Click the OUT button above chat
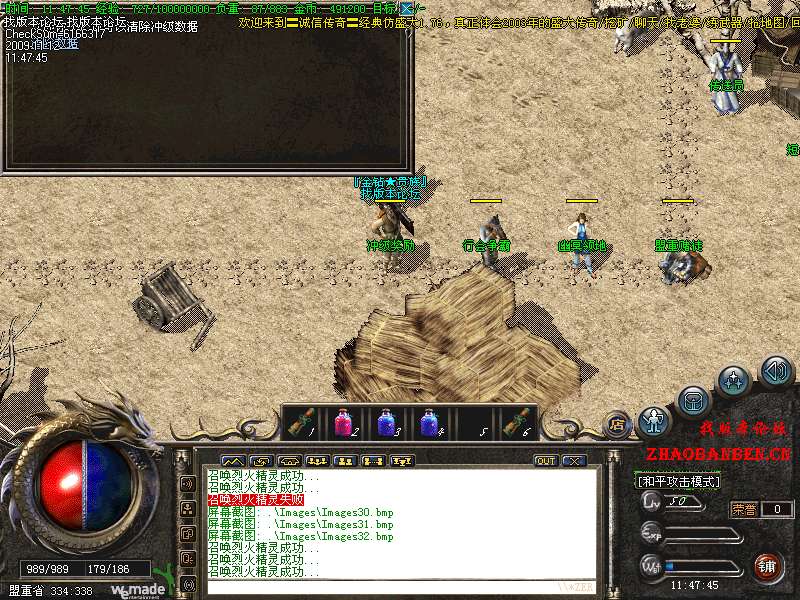This screenshot has width=800, height=600. (x=546, y=461)
